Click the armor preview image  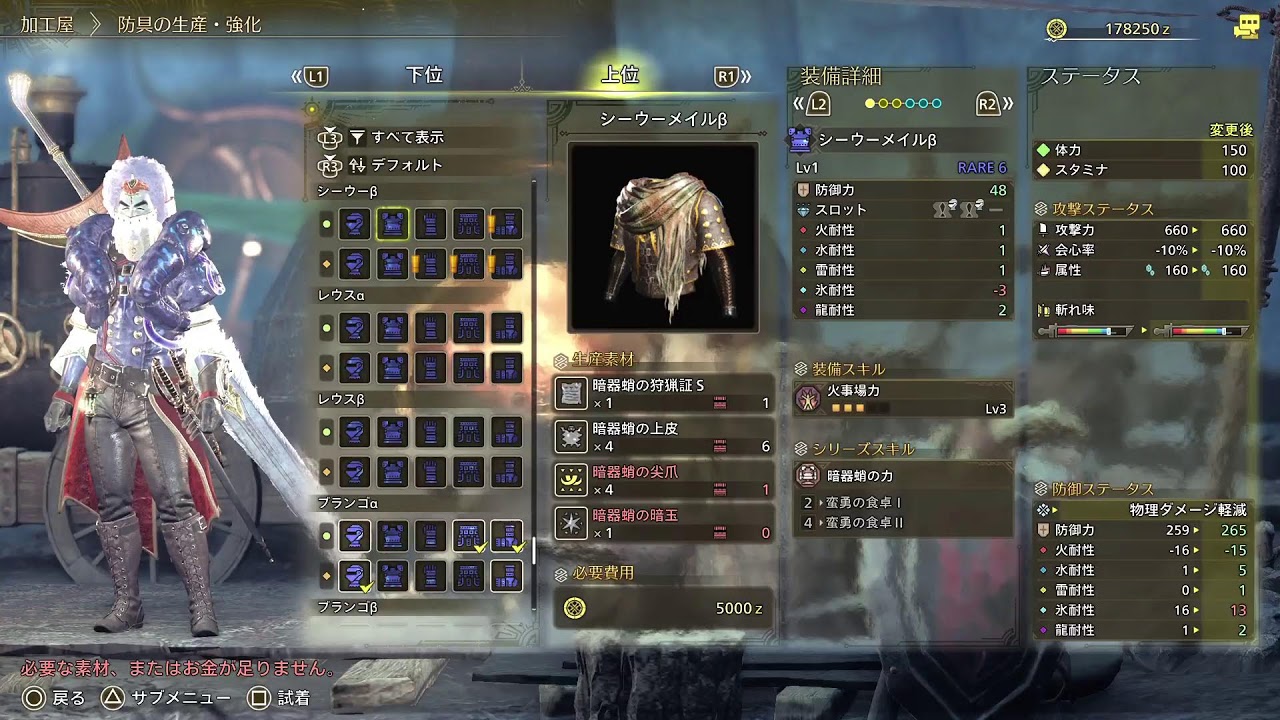point(664,235)
